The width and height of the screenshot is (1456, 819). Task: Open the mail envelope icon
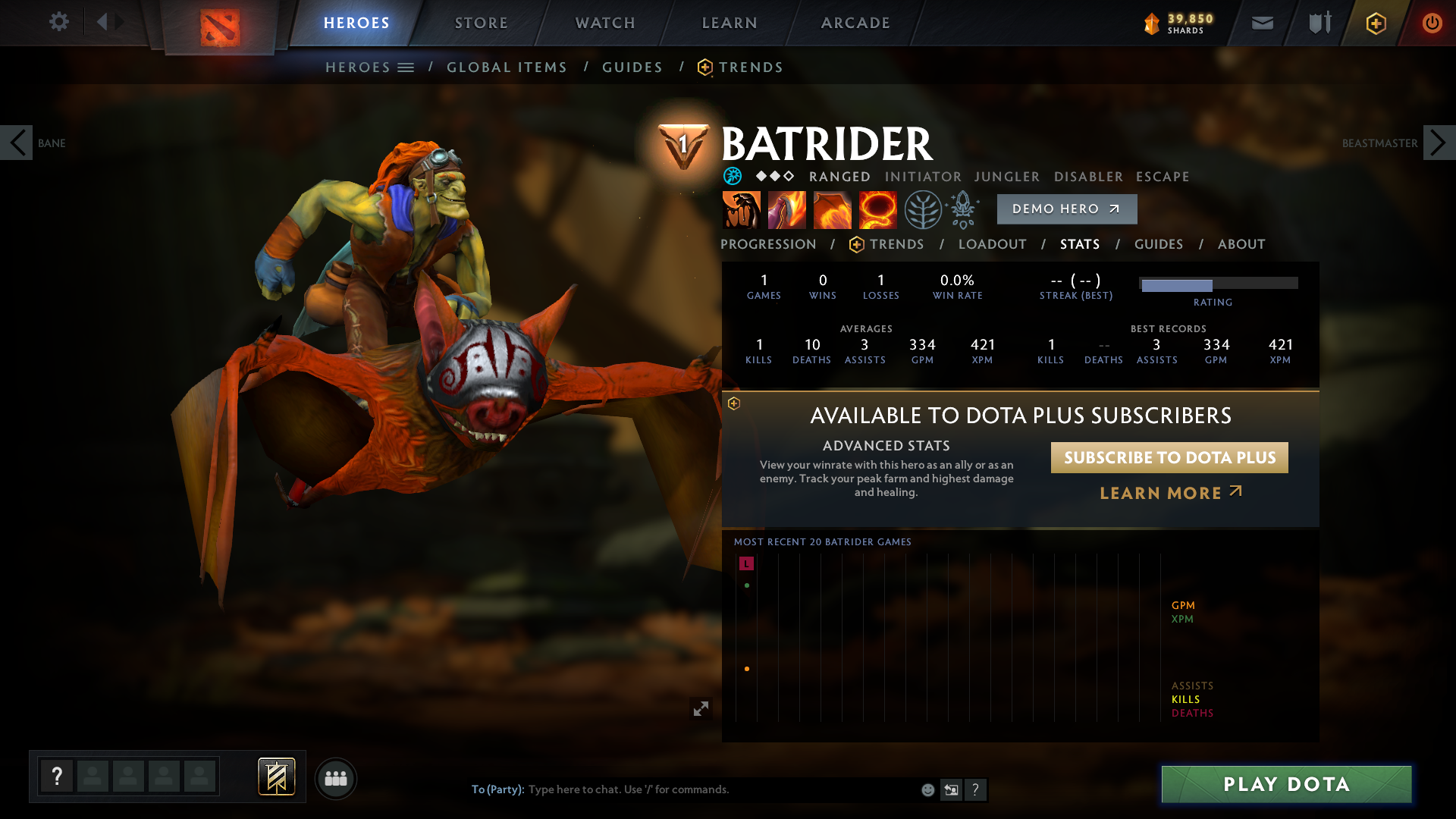(x=1262, y=23)
